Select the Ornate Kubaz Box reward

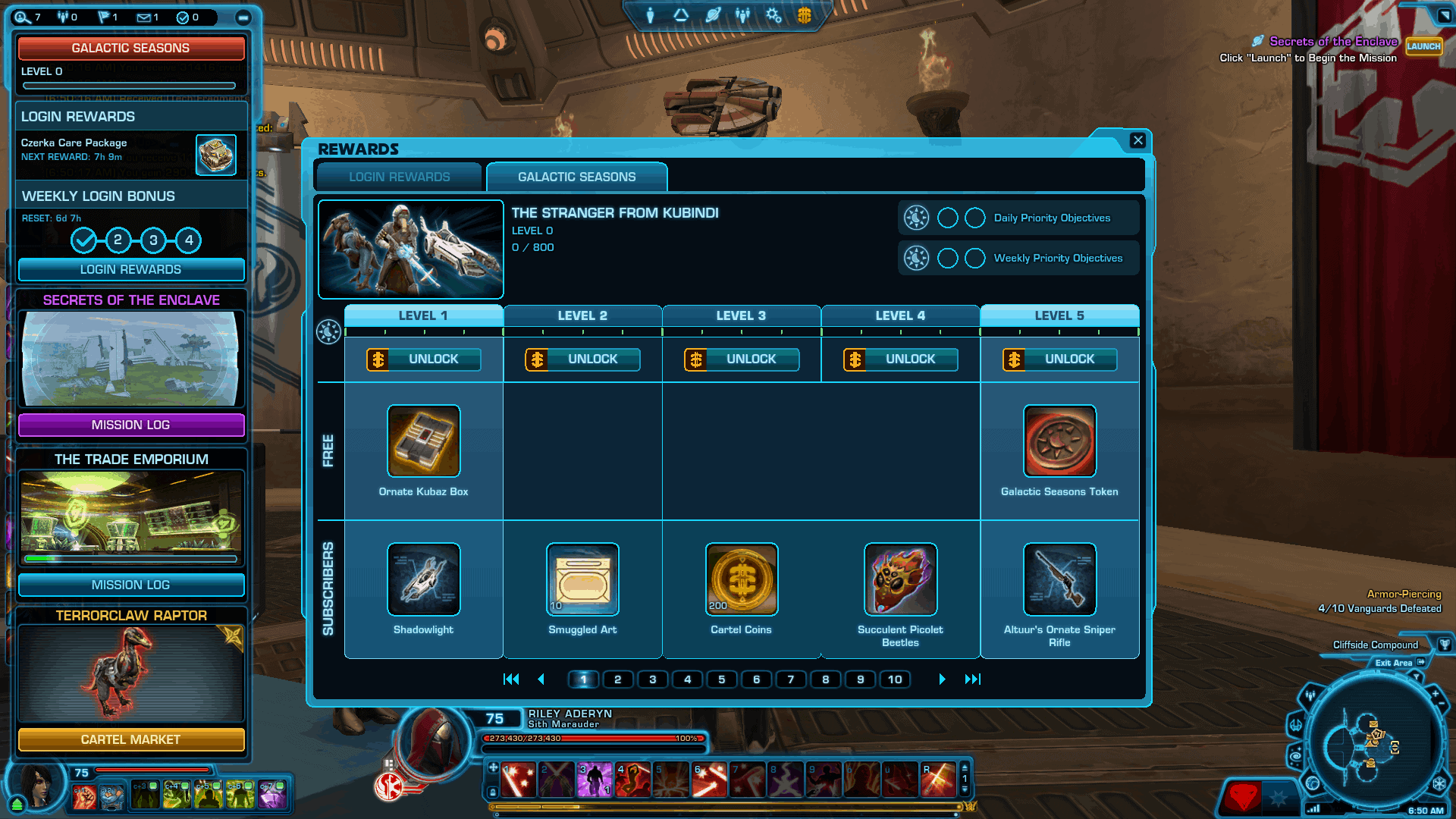[x=424, y=441]
